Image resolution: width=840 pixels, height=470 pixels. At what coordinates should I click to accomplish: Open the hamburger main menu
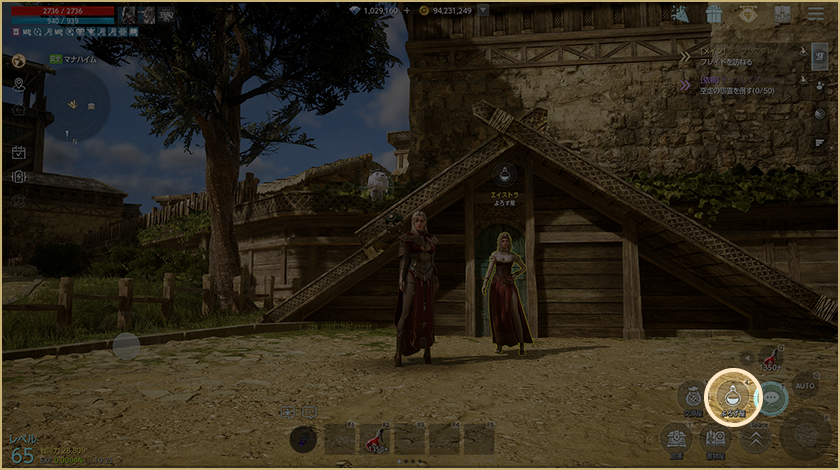(x=815, y=14)
